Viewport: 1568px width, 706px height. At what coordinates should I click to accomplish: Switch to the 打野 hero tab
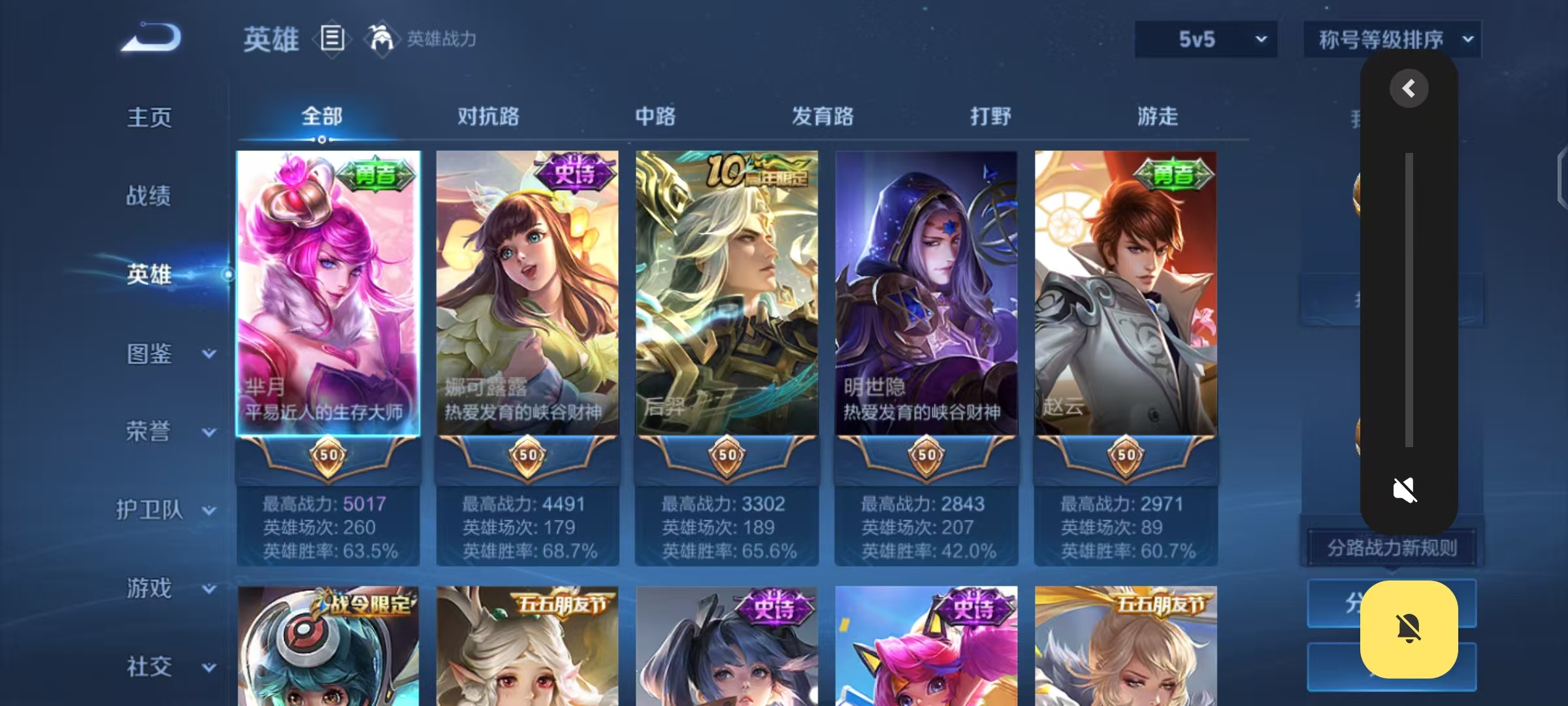[990, 117]
